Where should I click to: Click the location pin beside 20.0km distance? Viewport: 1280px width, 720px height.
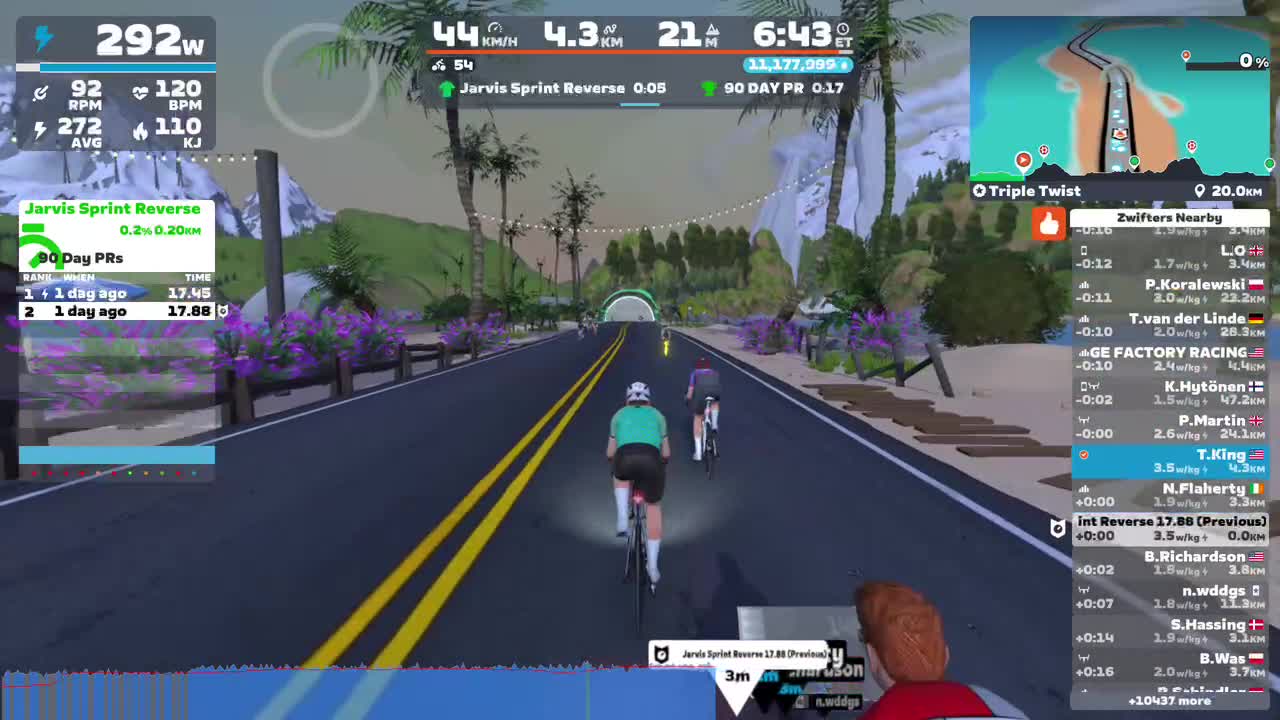[1200, 190]
